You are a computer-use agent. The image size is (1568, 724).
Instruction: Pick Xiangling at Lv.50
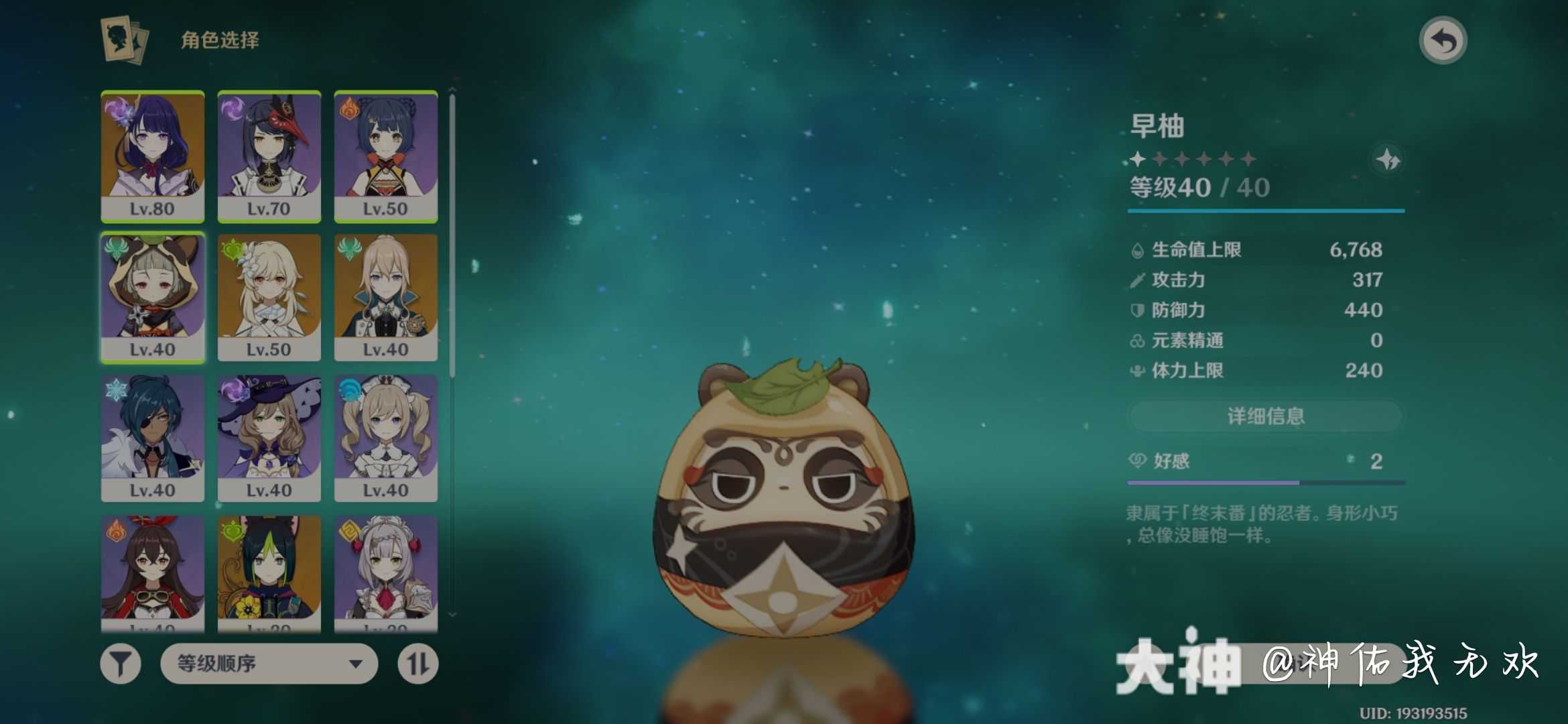(x=386, y=156)
